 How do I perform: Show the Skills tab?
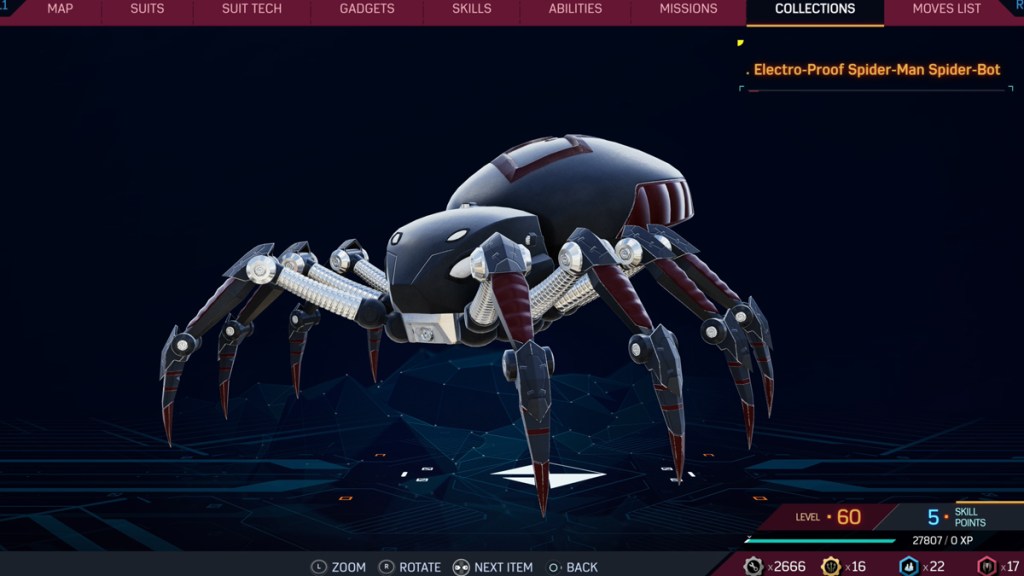tap(471, 9)
